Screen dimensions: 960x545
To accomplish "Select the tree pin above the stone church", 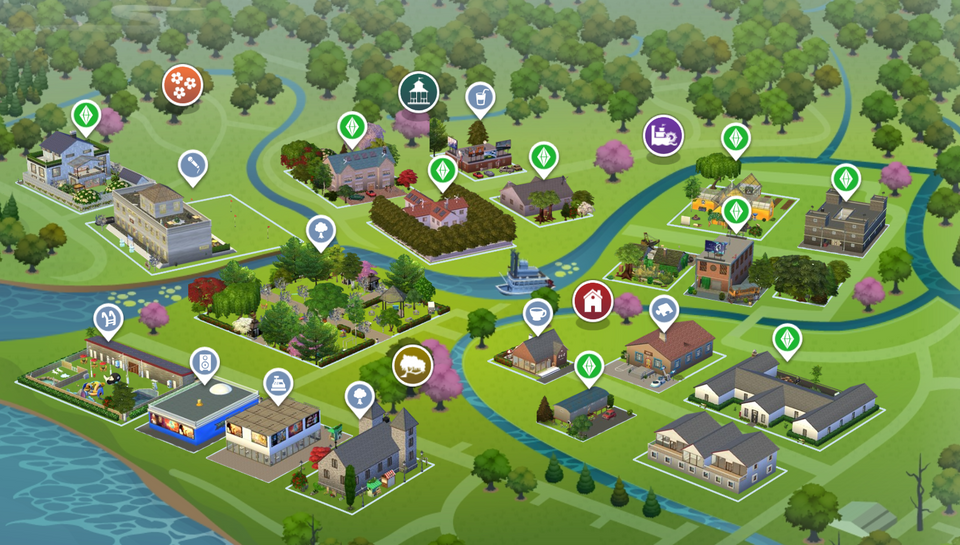I will coord(360,397).
